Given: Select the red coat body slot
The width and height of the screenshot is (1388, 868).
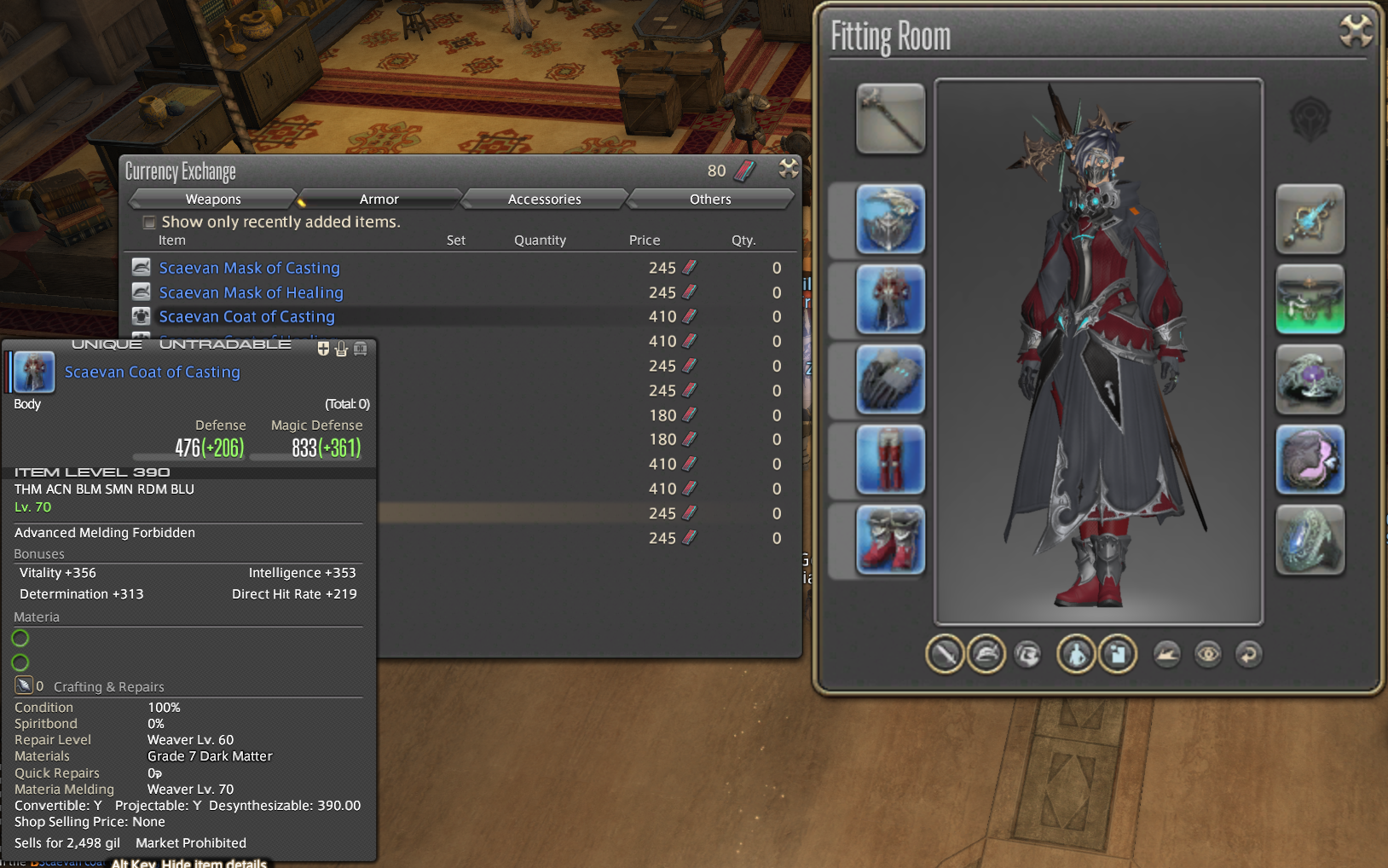Looking at the screenshot, I should 890,299.
